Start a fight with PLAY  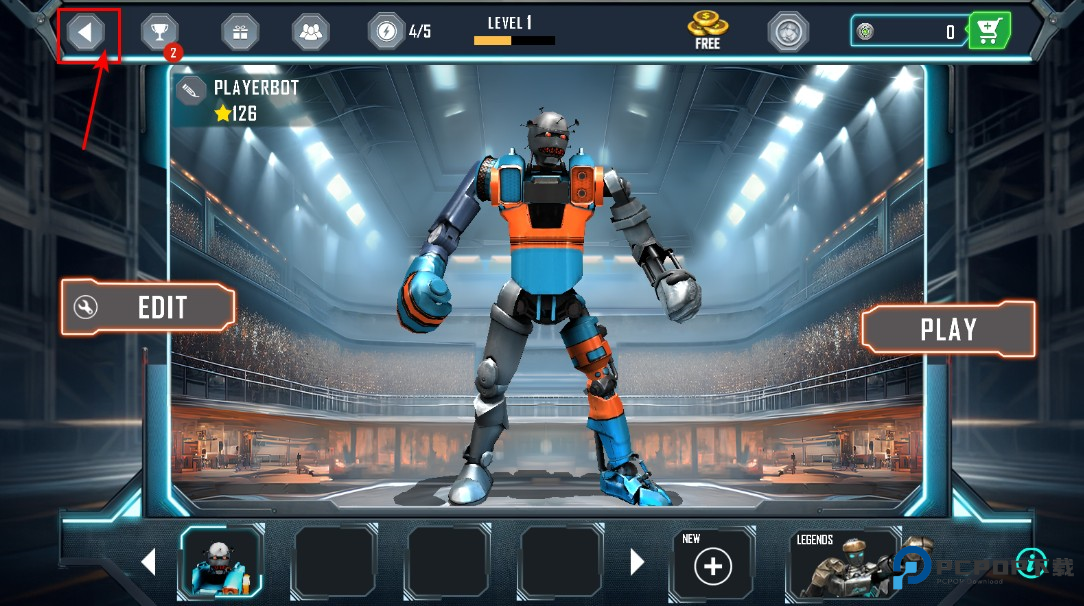click(x=948, y=329)
